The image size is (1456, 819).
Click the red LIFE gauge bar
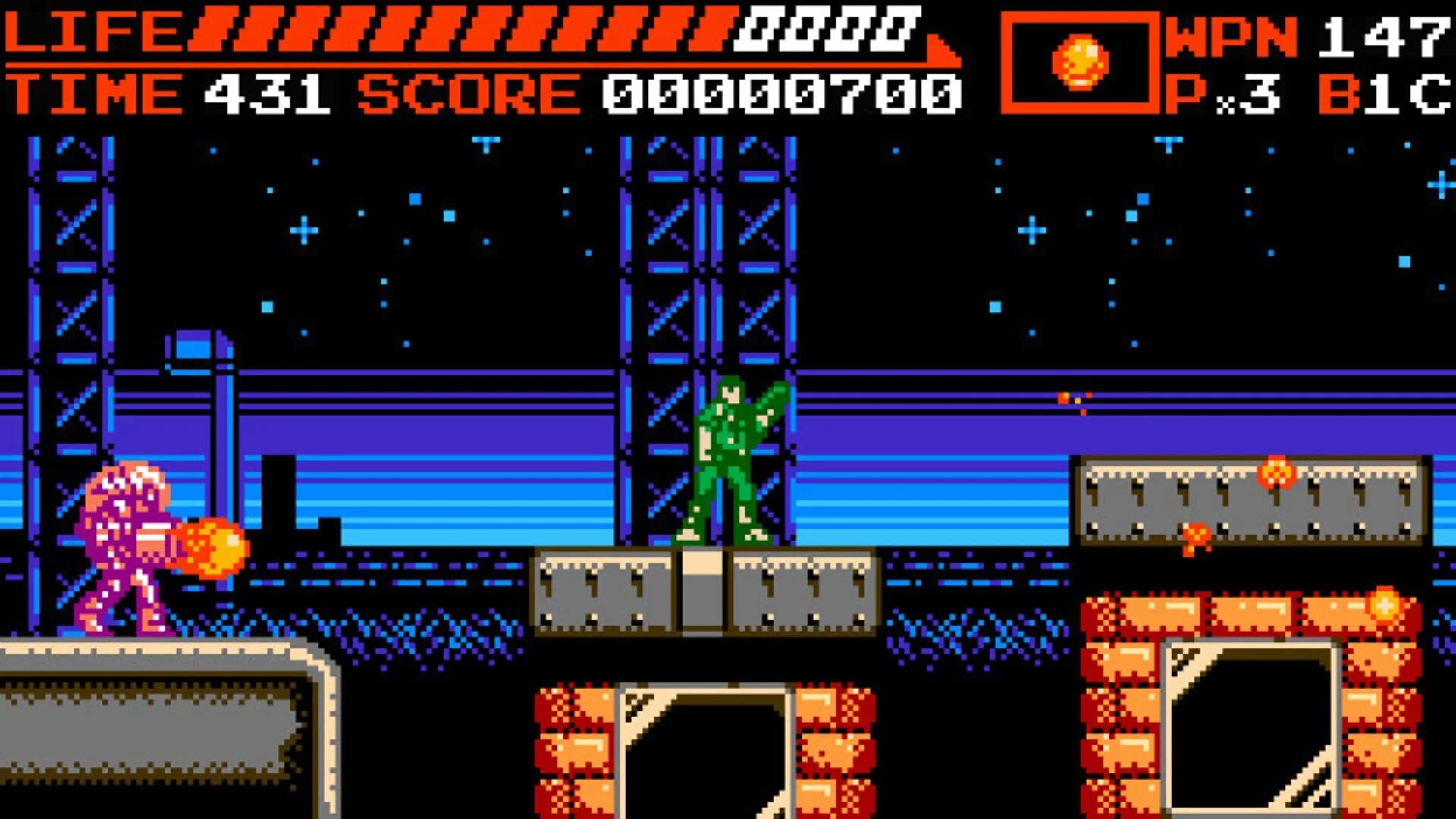pos(455,30)
